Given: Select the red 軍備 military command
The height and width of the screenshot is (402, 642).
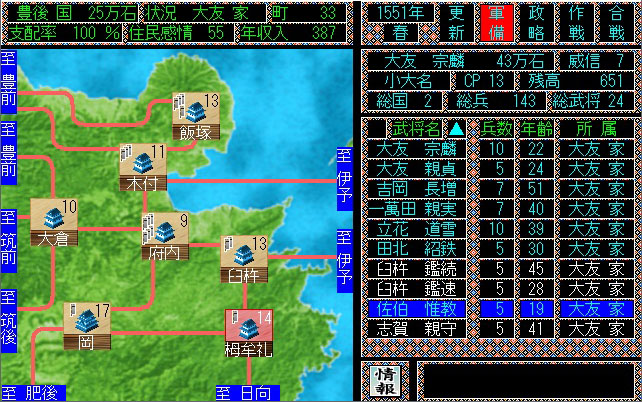Looking at the screenshot, I should [494, 21].
